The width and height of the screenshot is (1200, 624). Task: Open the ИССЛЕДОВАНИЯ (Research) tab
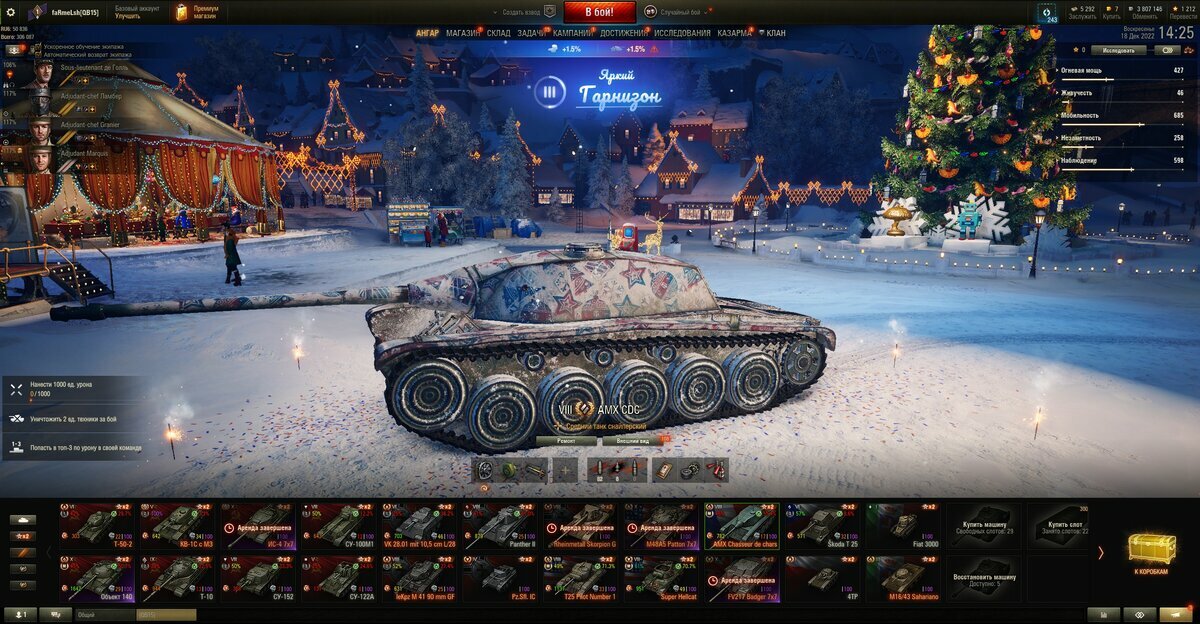coord(682,33)
